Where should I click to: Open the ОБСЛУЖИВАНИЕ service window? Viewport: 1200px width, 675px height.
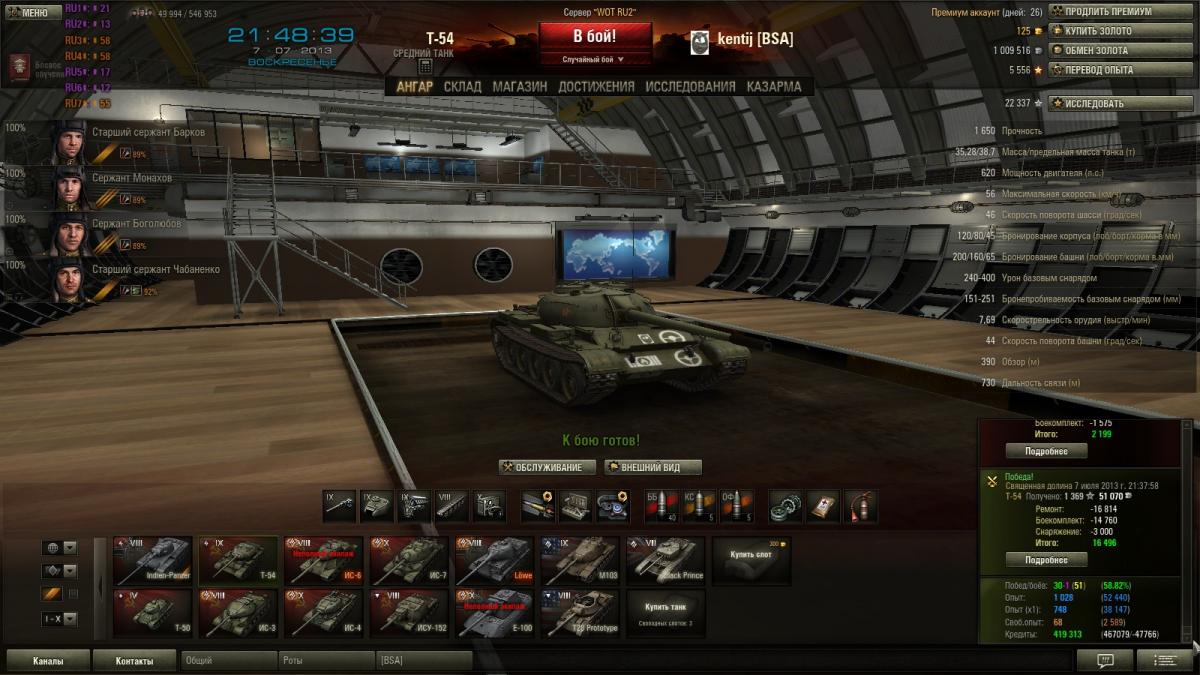click(547, 467)
